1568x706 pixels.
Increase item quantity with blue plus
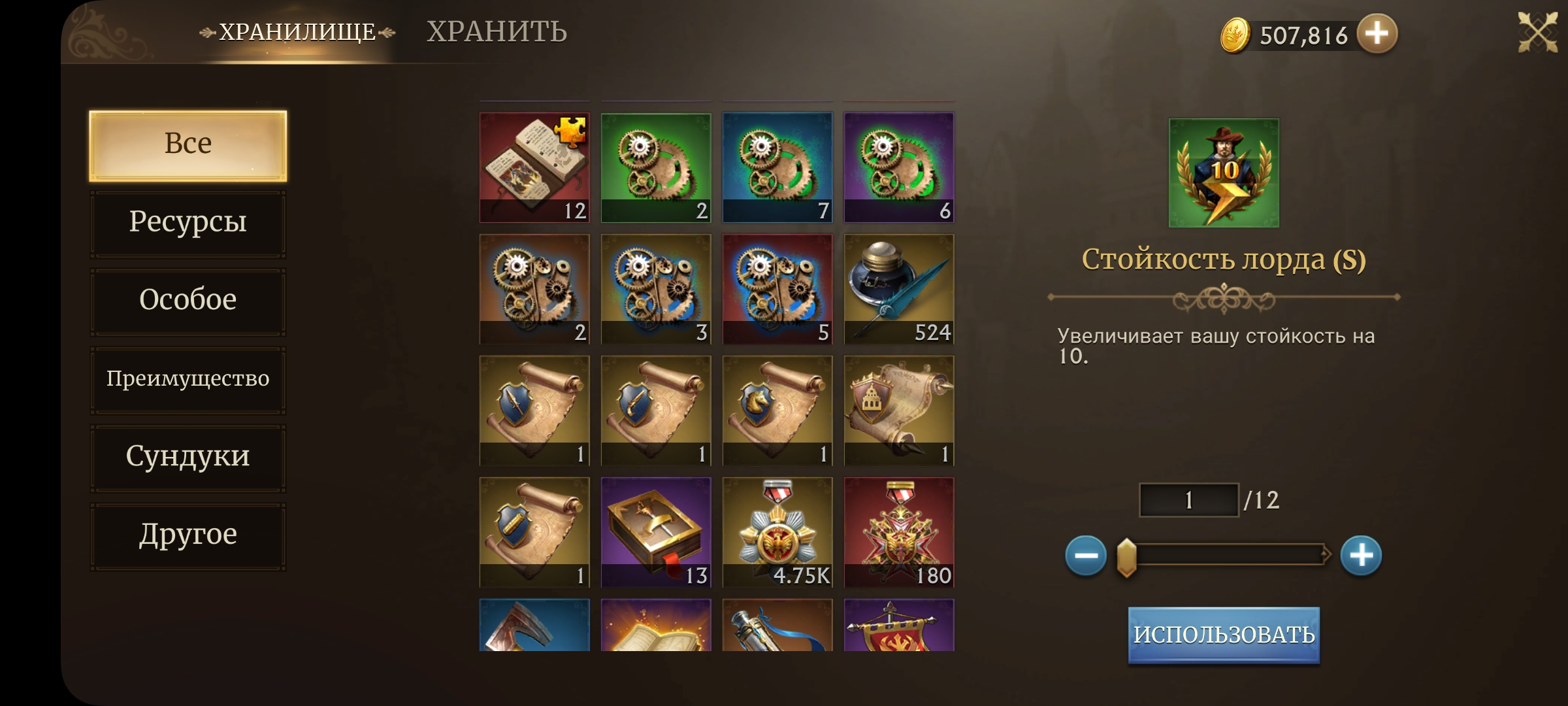pos(1361,556)
